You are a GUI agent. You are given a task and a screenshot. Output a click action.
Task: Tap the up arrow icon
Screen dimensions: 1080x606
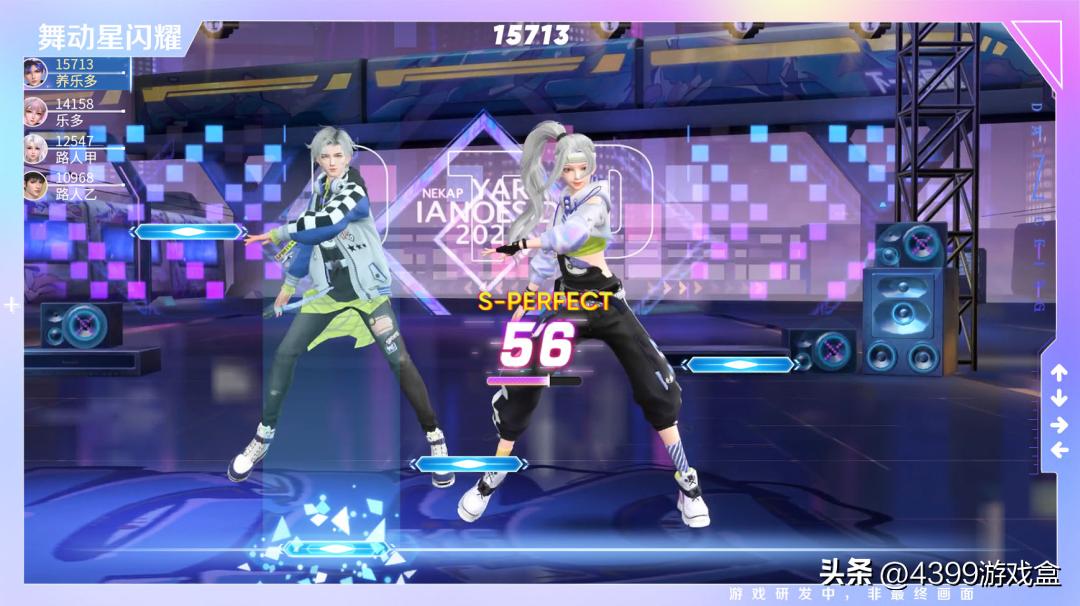point(1059,373)
